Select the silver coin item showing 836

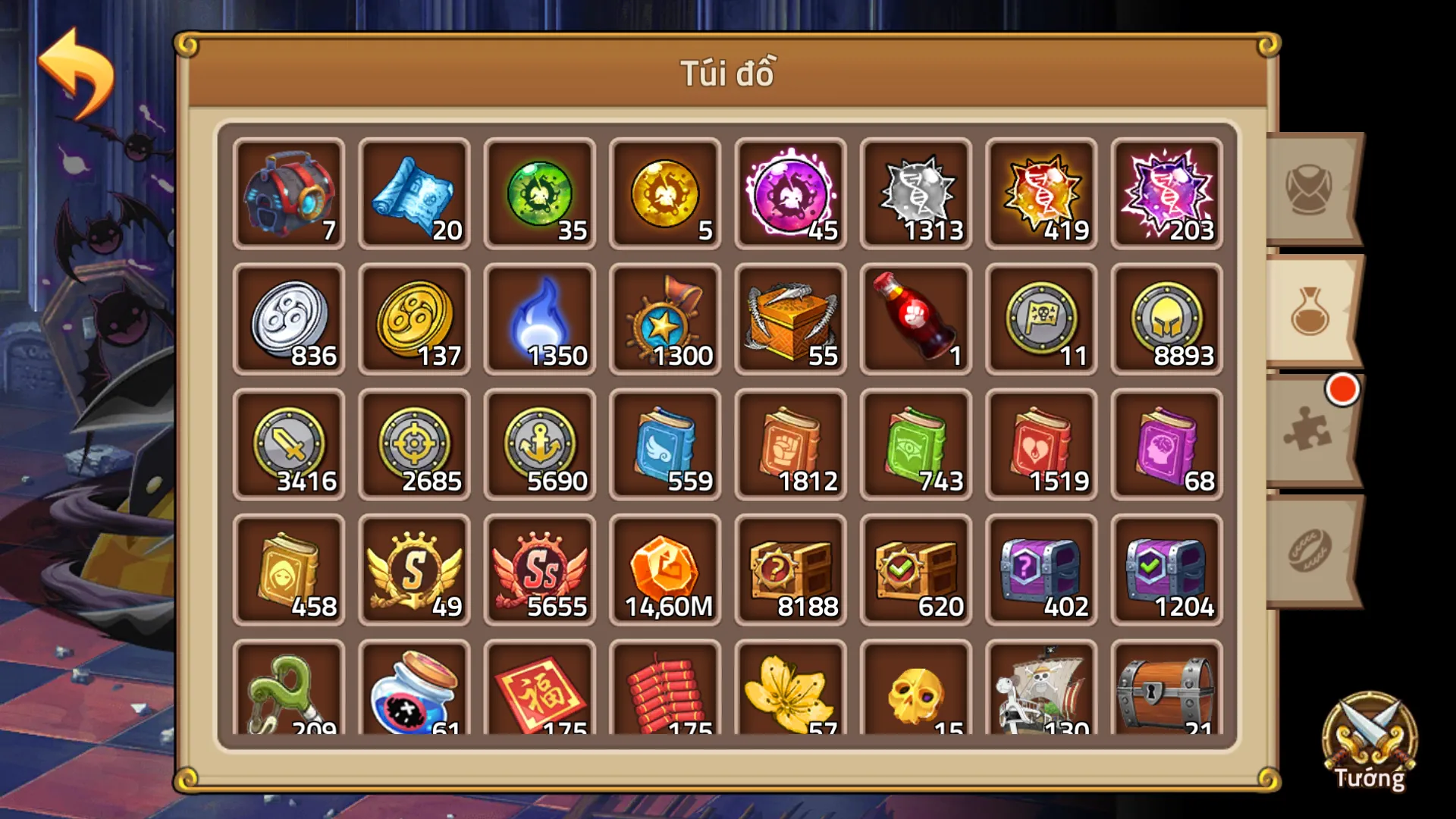(288, 318)
